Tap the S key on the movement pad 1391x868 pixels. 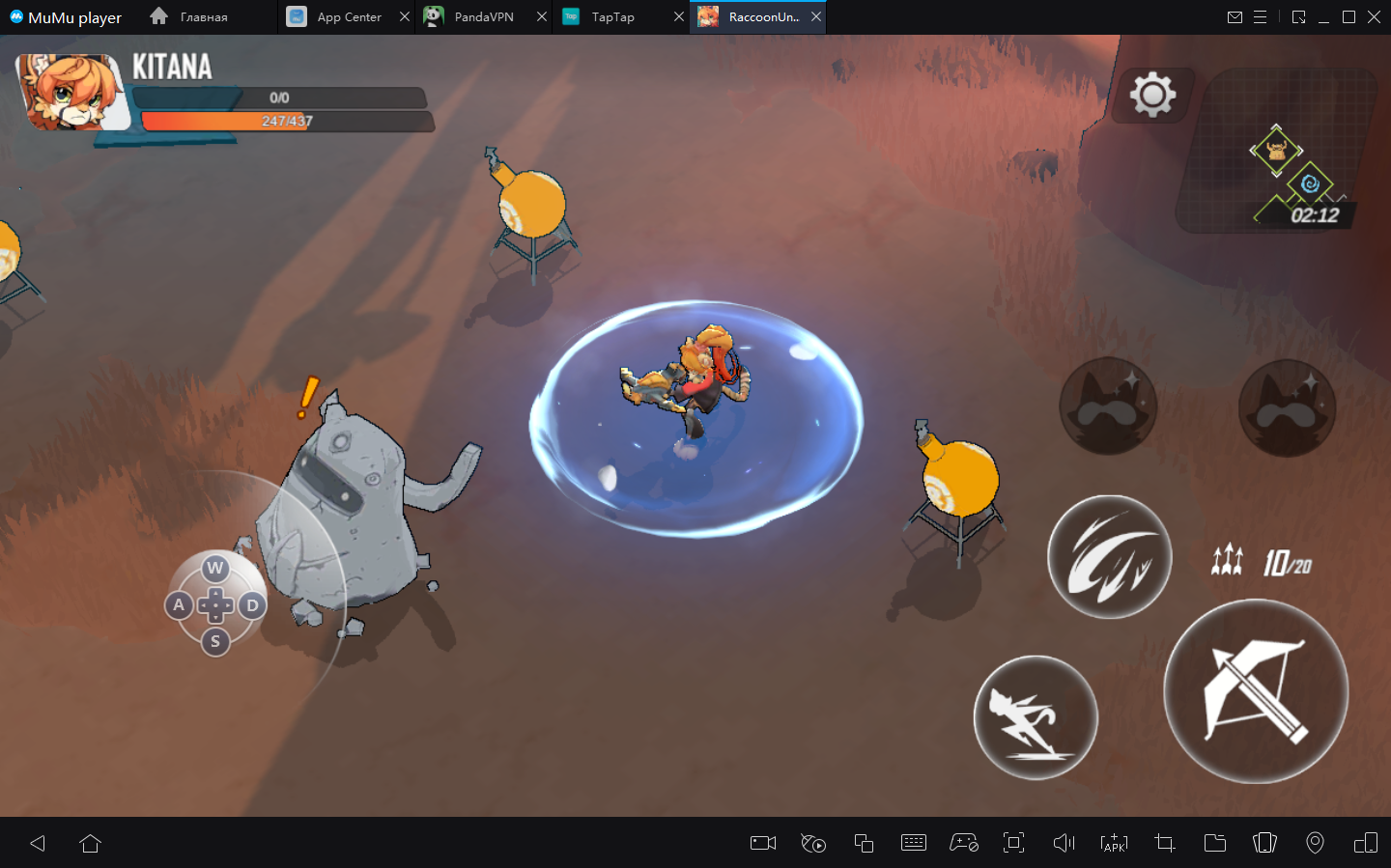click(215, 641)
